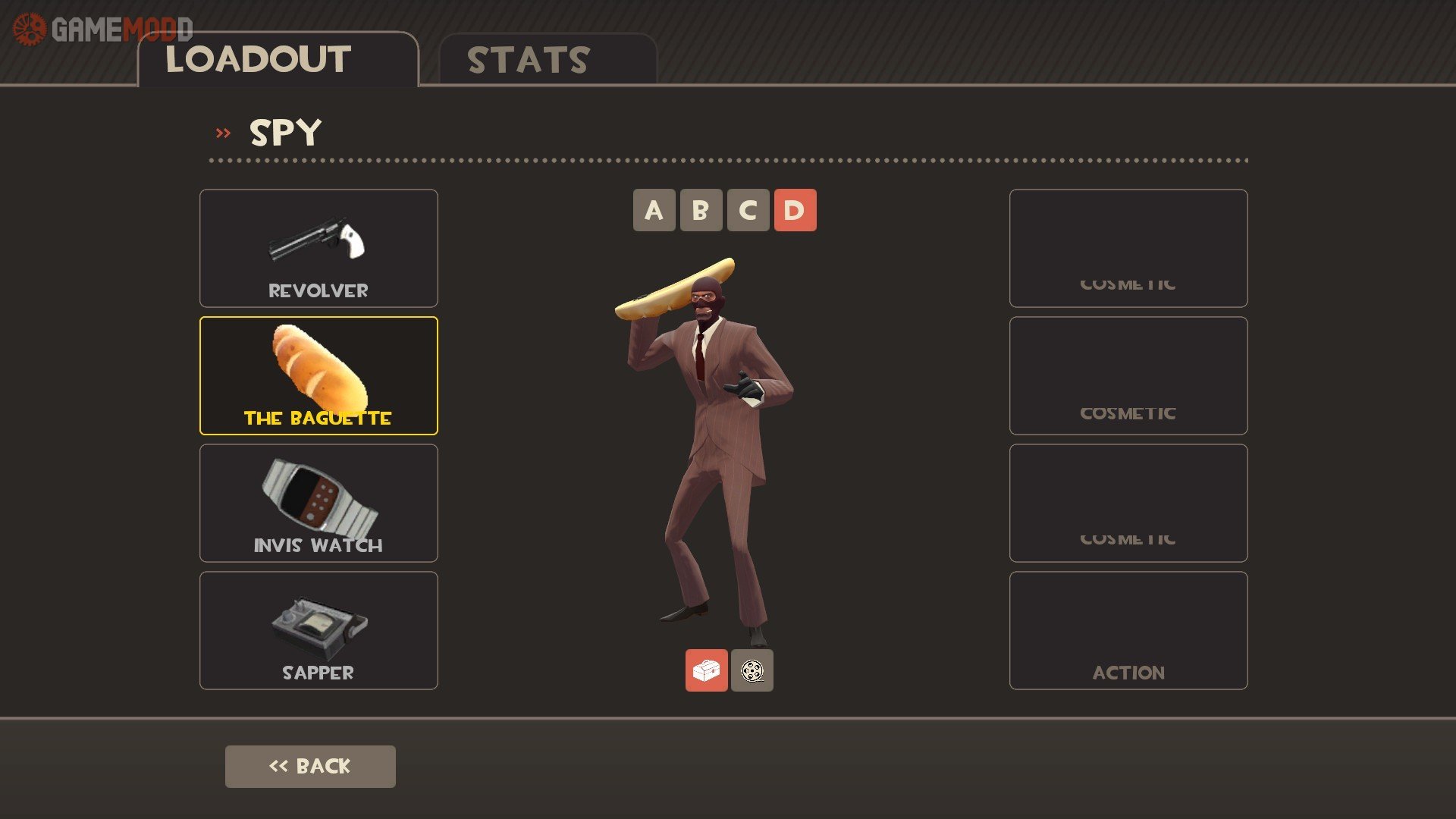Switch to loadout preset A
The width and height of the screenshot is (1456, 819).
tap(654, 210)
